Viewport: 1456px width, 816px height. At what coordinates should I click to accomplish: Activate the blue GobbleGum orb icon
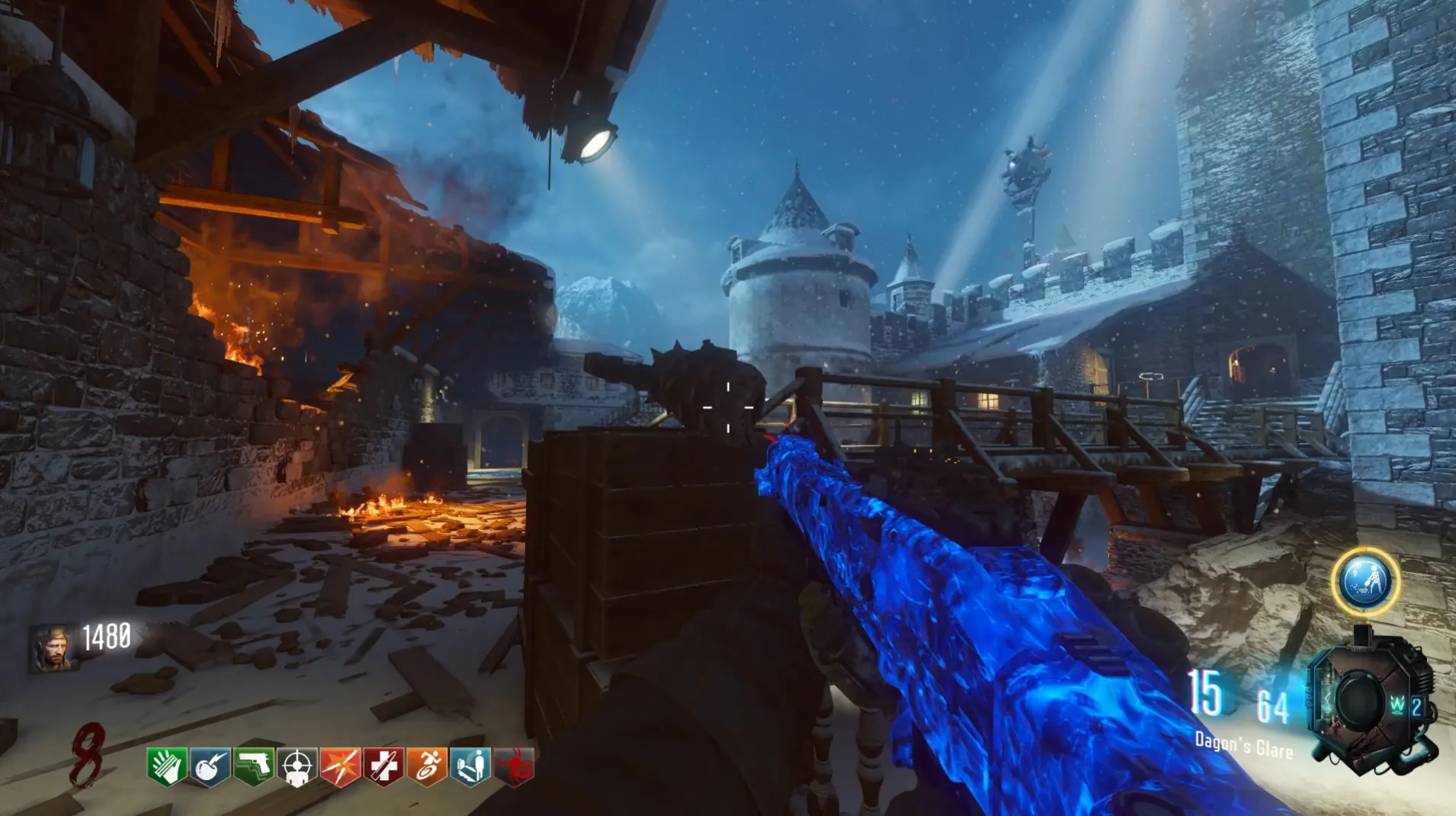click(x=1365, y=581)
